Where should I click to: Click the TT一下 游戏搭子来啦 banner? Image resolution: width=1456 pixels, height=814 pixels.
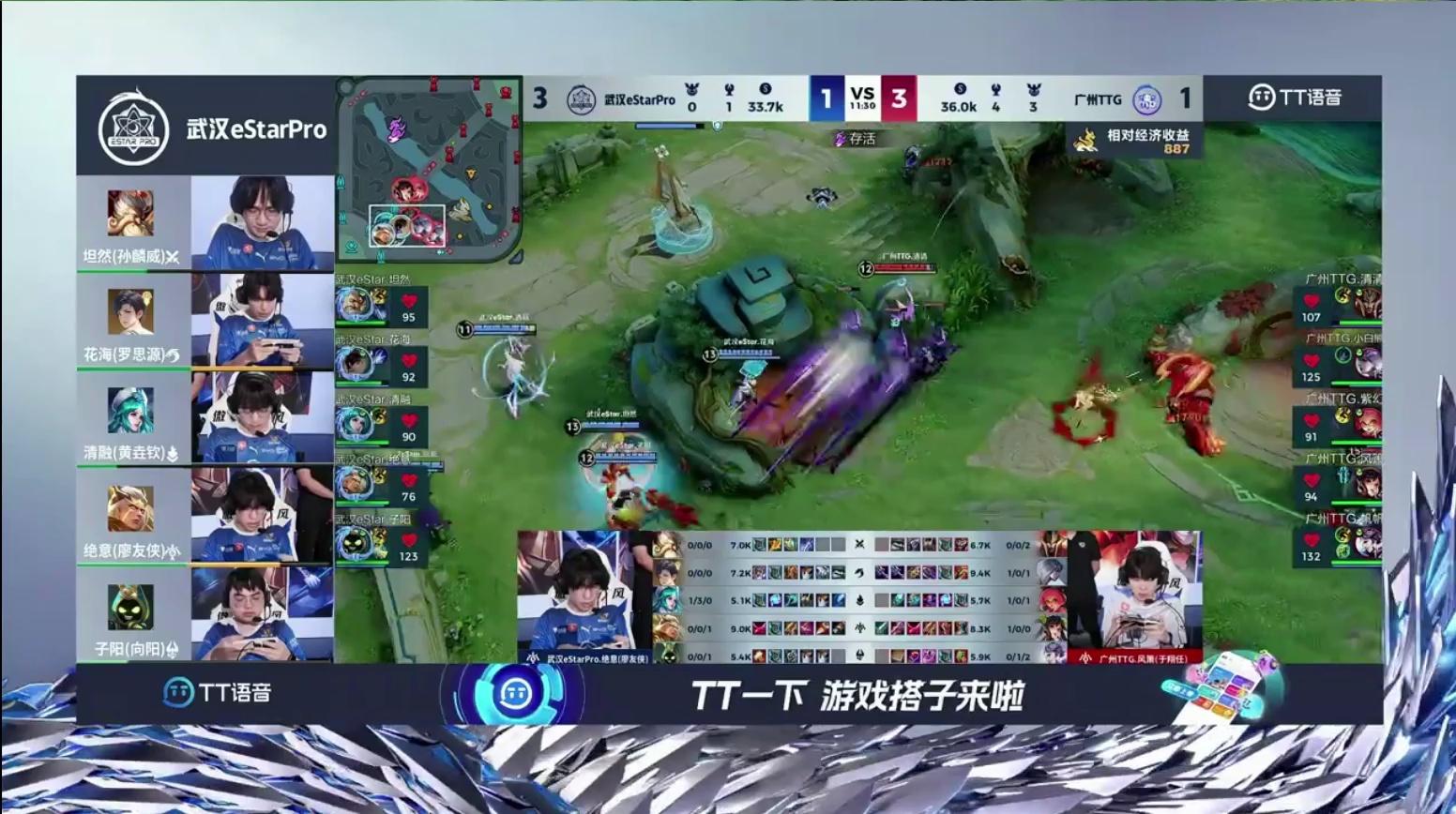[857, 695]
